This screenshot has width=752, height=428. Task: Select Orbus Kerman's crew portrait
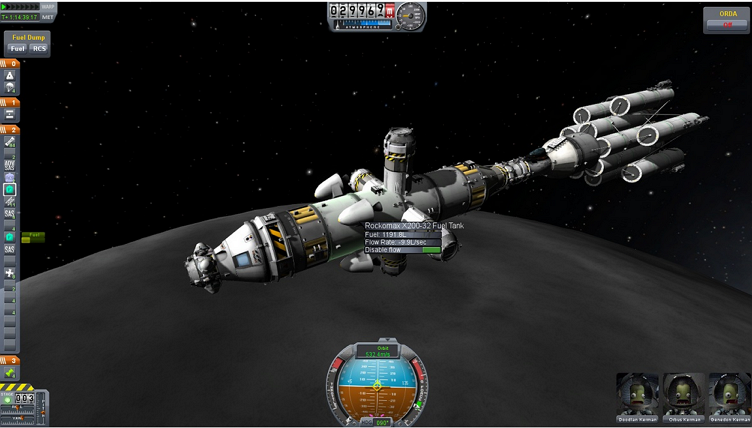683,397
